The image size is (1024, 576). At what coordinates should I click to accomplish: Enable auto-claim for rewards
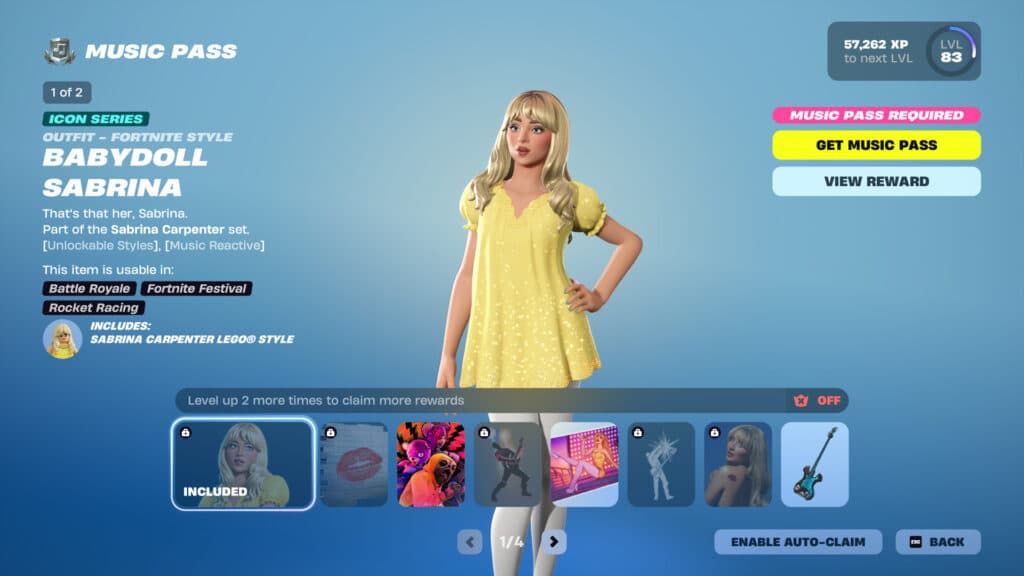pos(797,542)
